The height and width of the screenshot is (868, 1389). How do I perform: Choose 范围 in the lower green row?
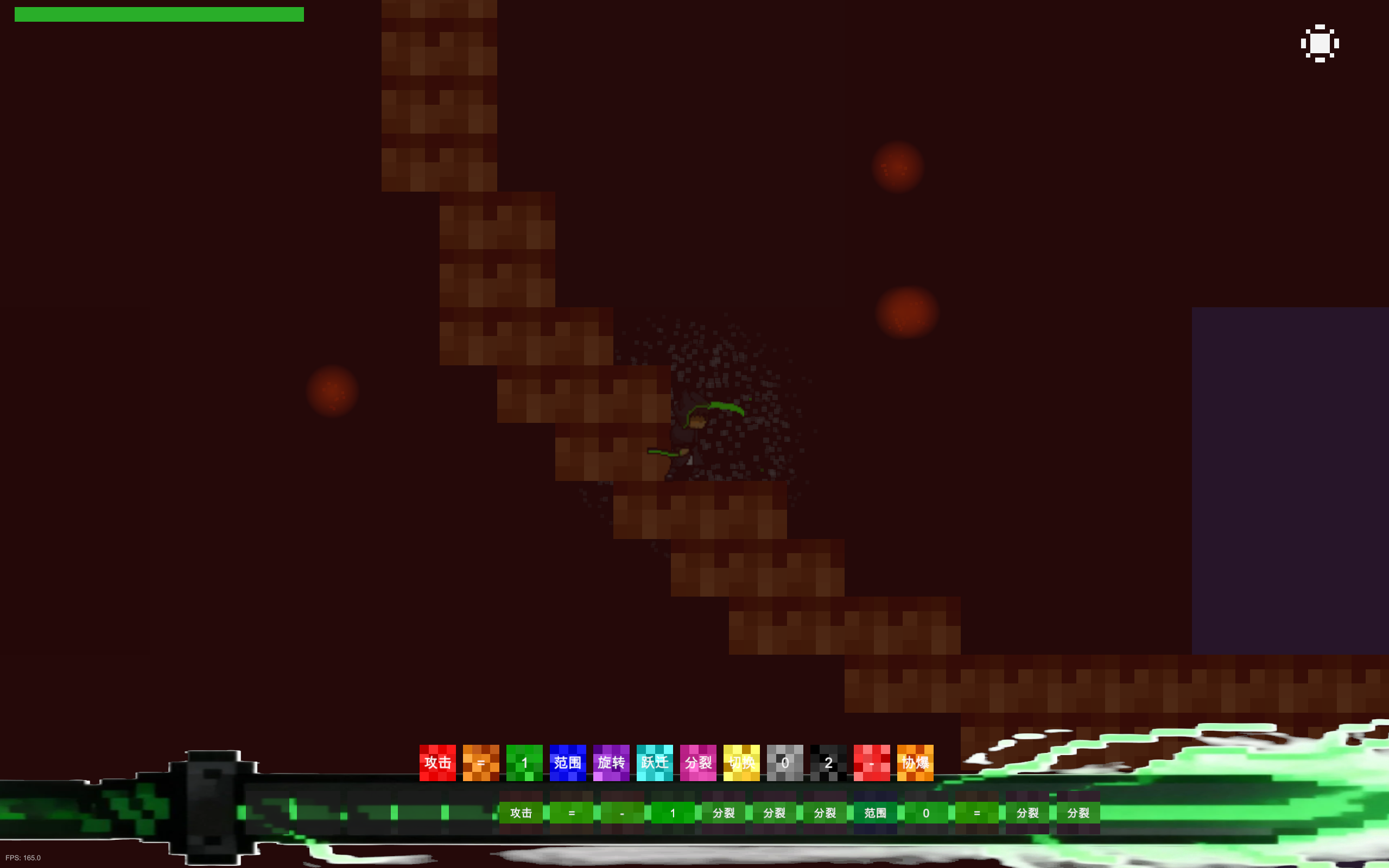click(x=875, y=814)
